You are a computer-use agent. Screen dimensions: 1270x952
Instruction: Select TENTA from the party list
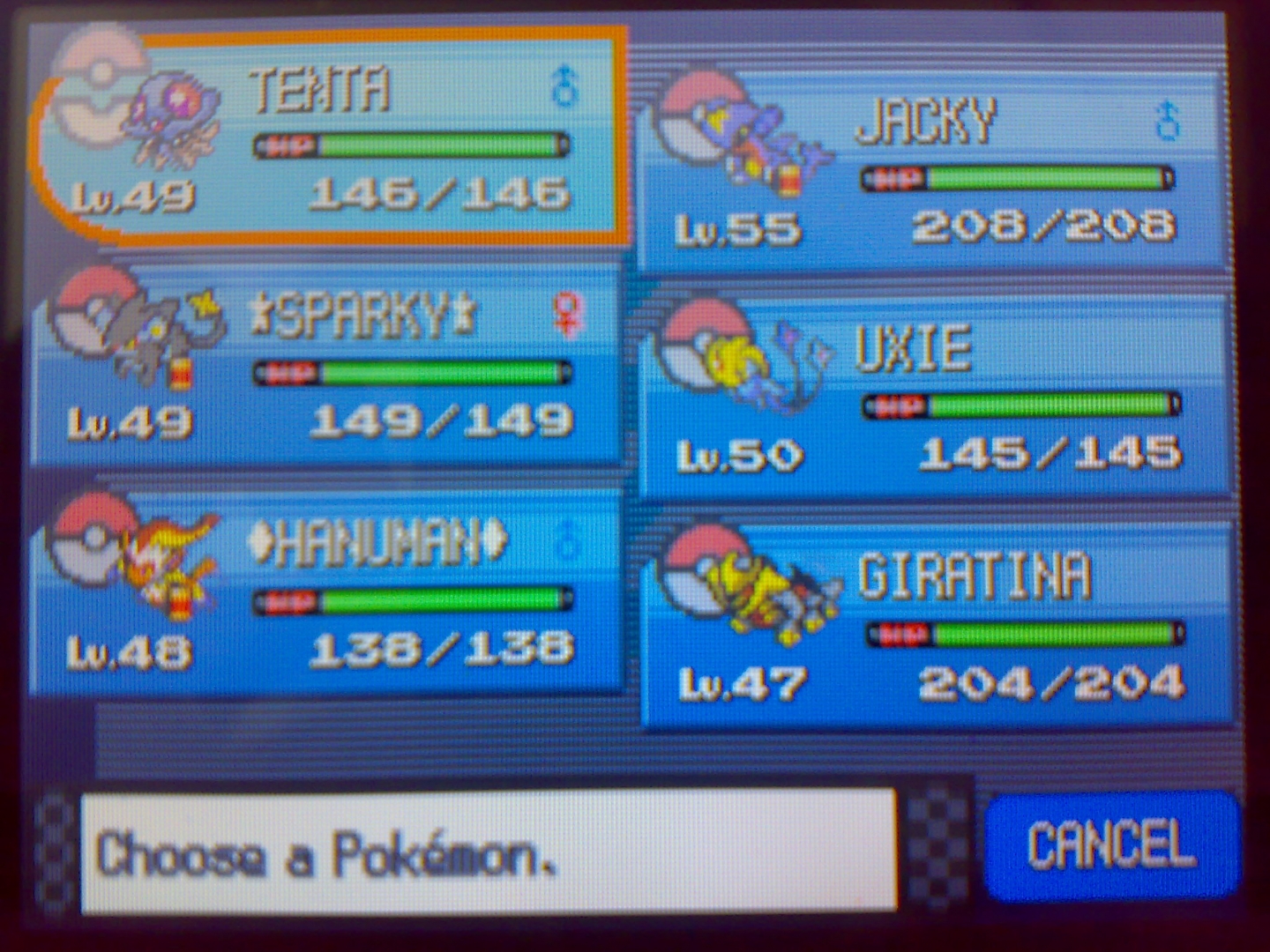(x=331, y=137)
